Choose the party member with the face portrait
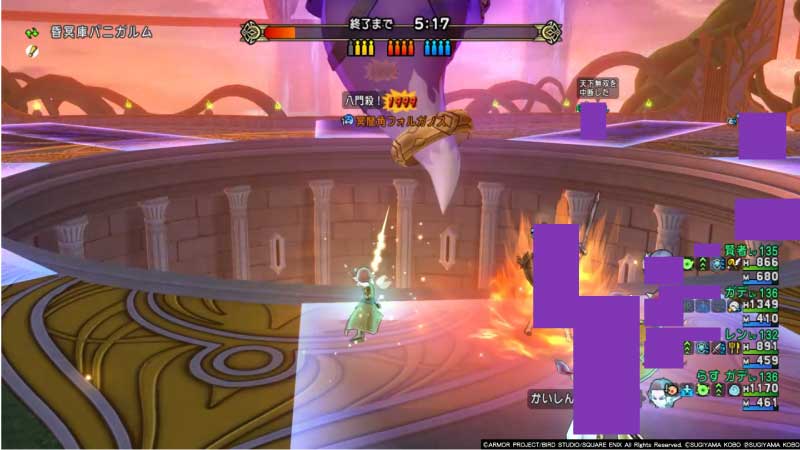800x450 pixels. point(659,388)
